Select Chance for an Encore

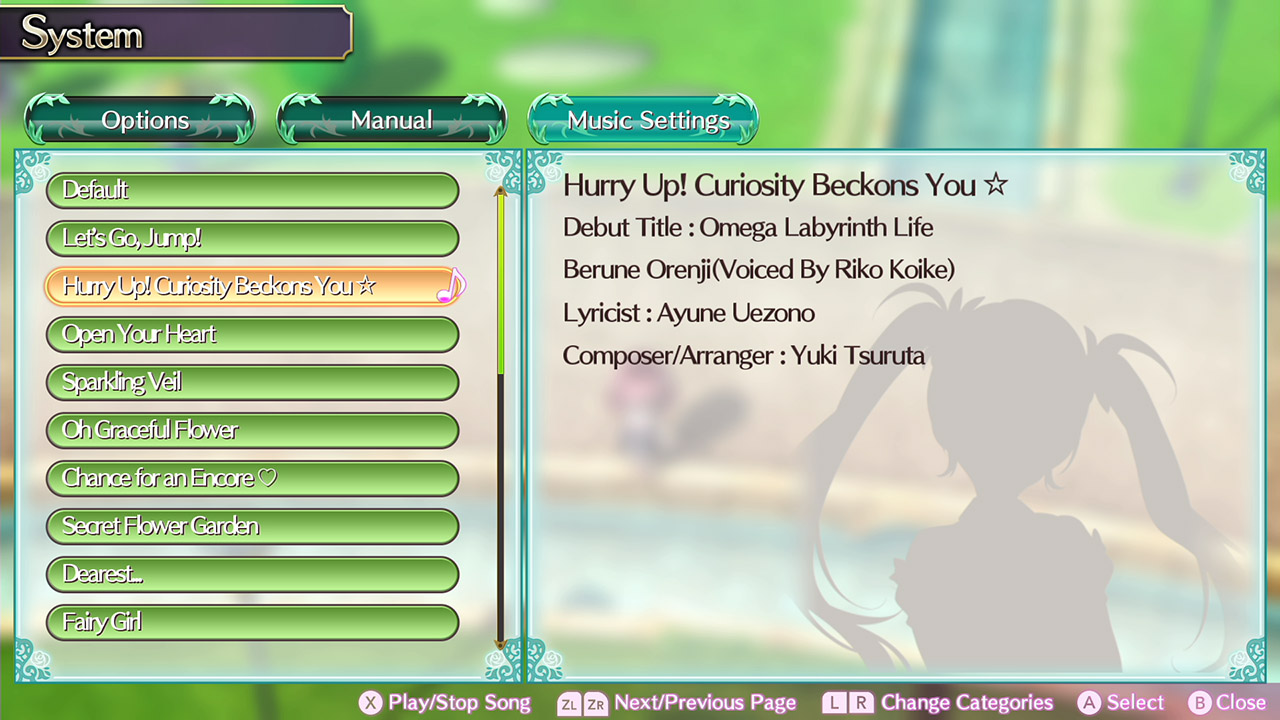(x=252, y=478)
